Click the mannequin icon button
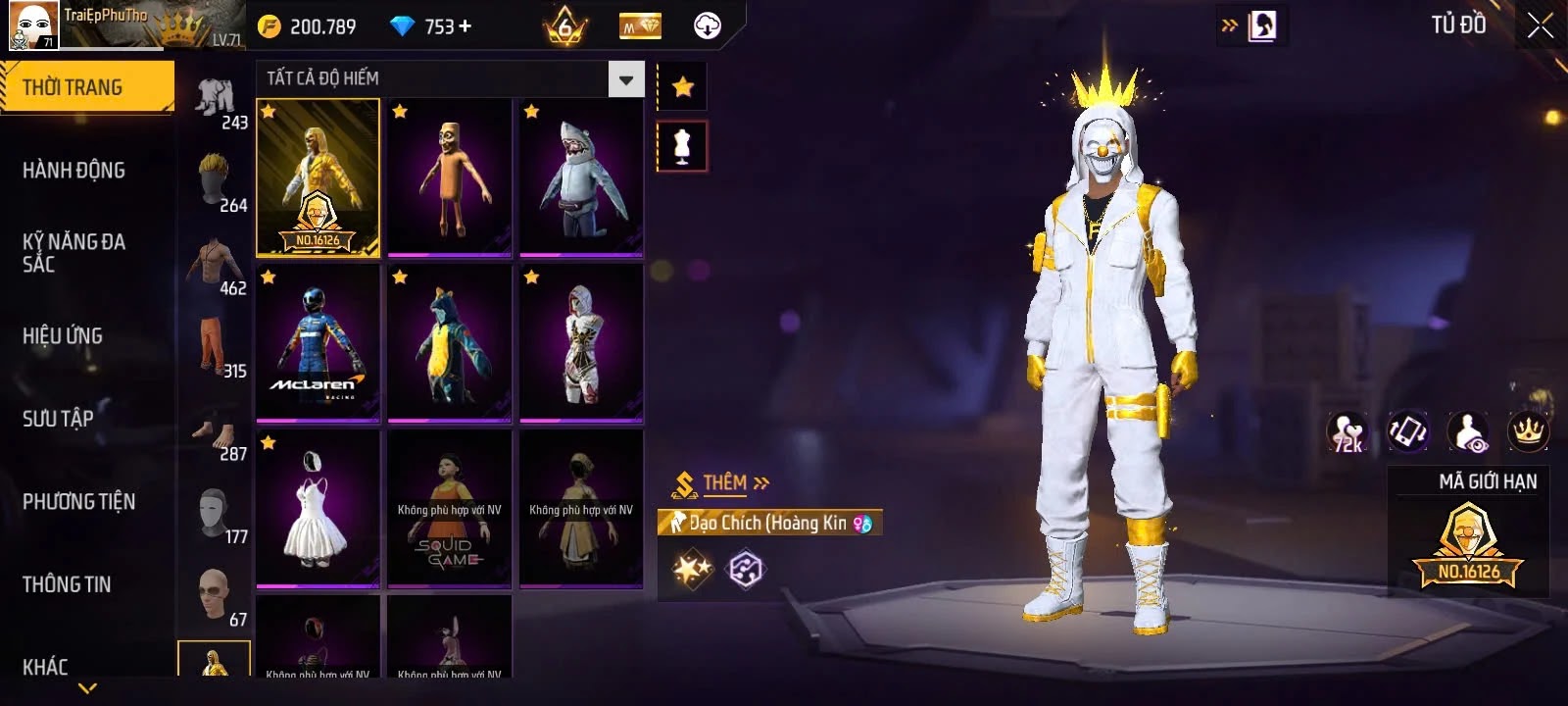 click(x=682, y=146)
